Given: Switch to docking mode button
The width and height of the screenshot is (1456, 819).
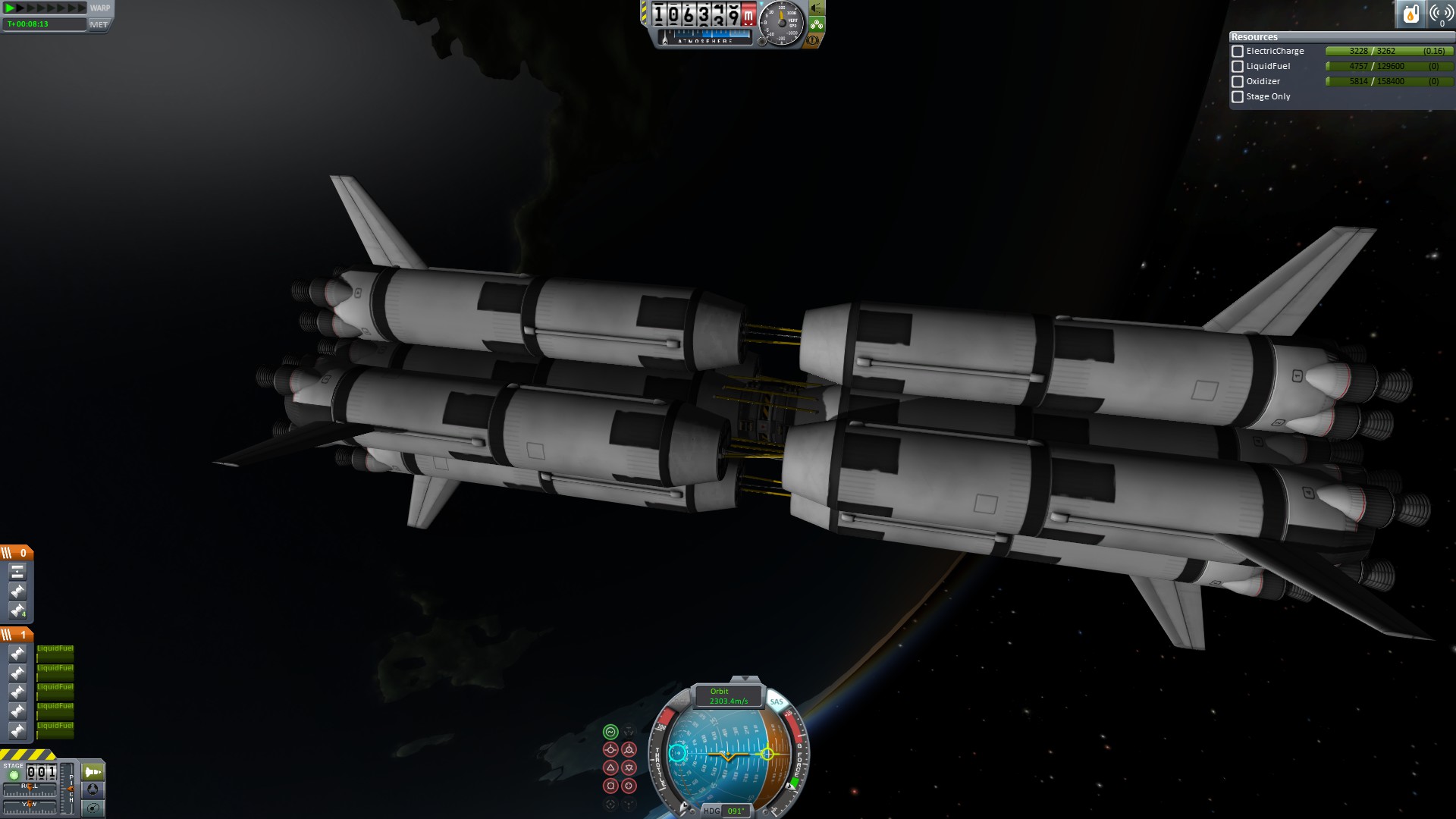Looking at the screenshot, I should coord(93,790).
